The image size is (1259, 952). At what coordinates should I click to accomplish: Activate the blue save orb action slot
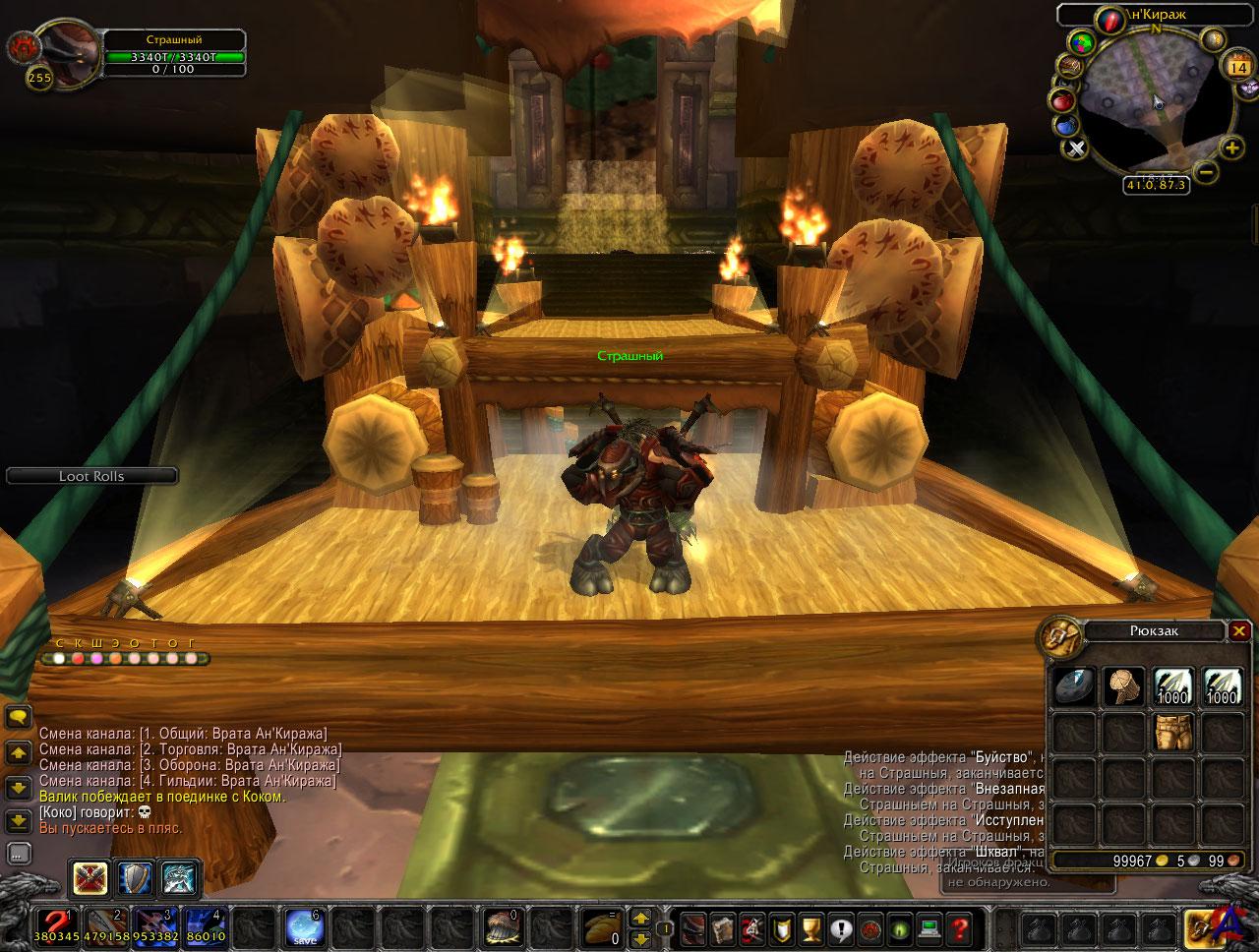(302, 925)
